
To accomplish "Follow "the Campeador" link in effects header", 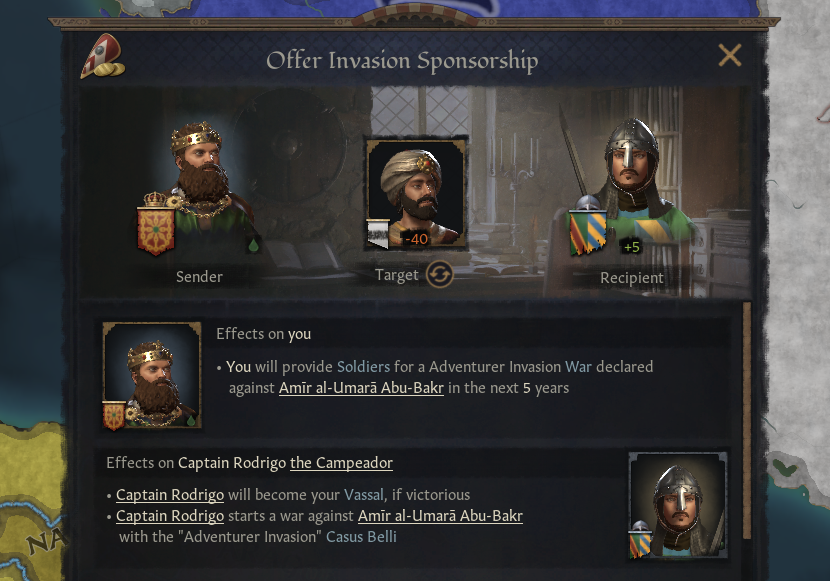I will (x=341, y=463).
